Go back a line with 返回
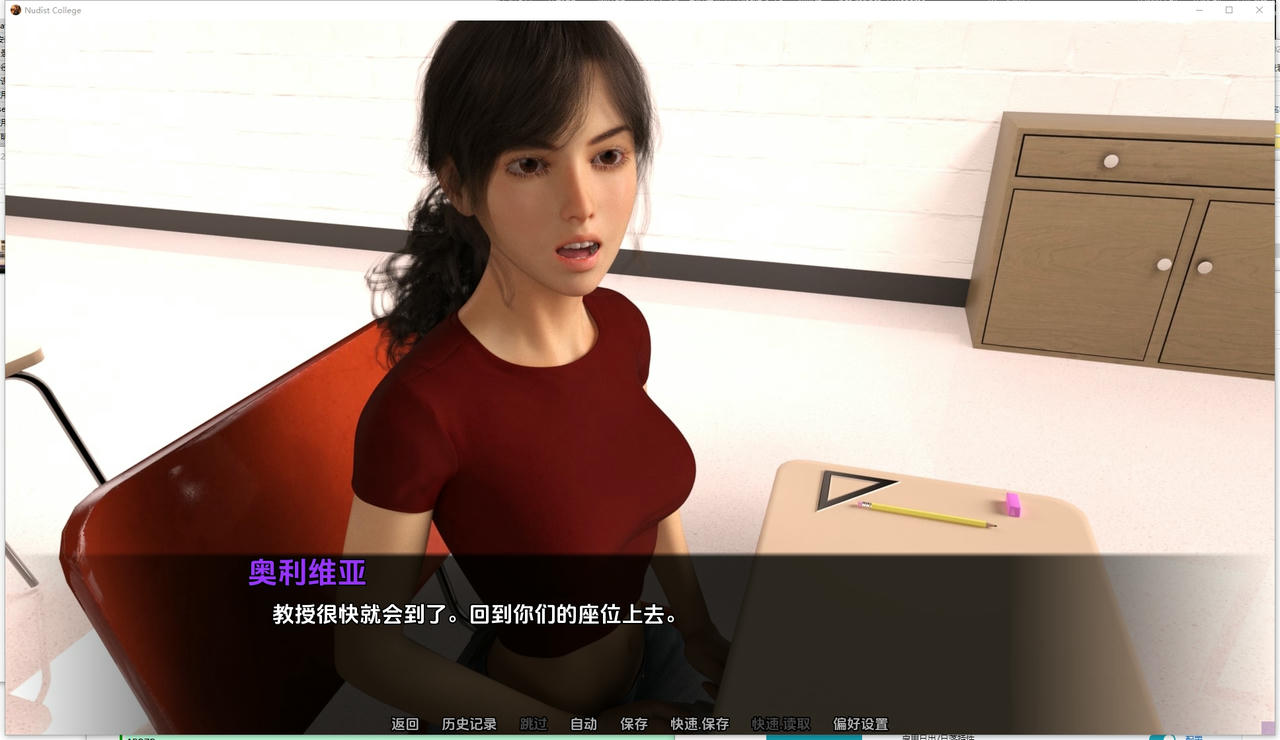 tap(404, 723)
